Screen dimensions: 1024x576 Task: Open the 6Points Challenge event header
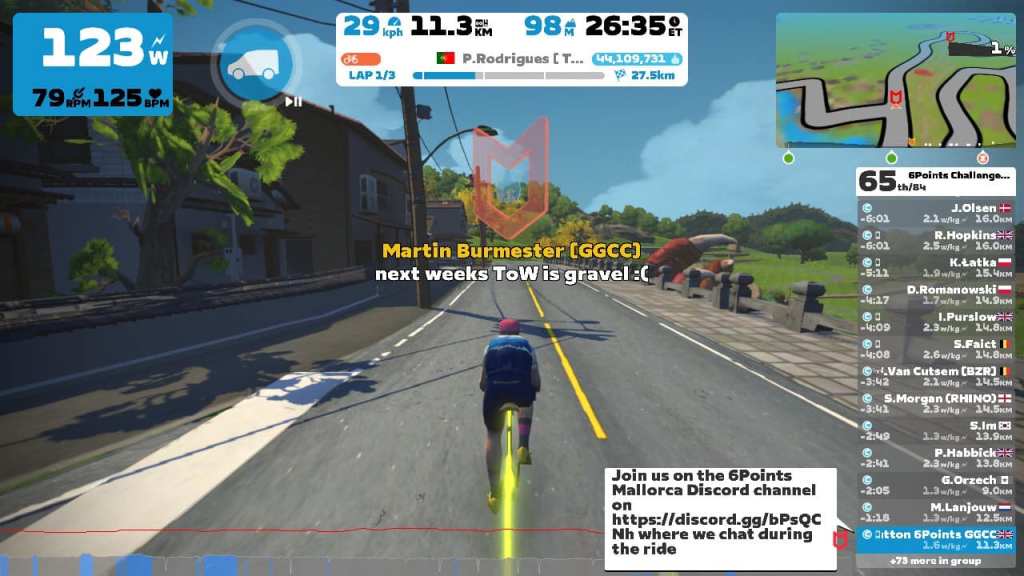[936, 180]
